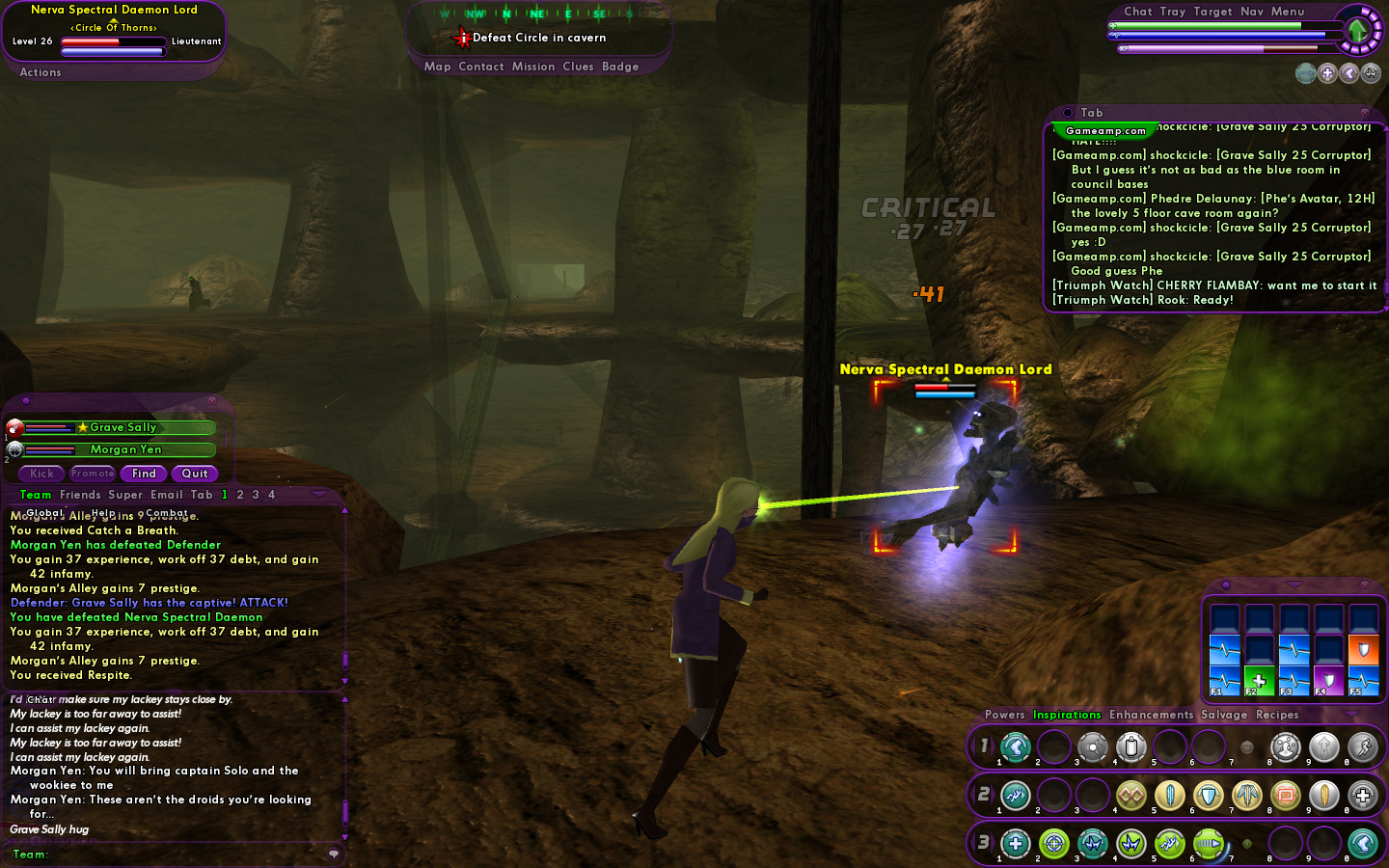Show the Mission panel
1389x868 pixels.
[533, 67]
